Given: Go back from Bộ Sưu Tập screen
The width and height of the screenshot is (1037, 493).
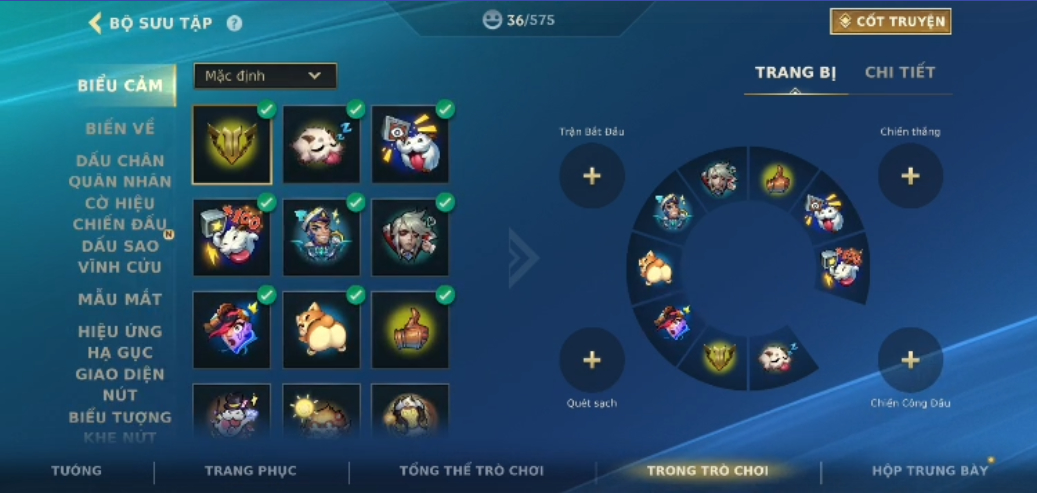Looking at the screenshot, I should 96,23.
